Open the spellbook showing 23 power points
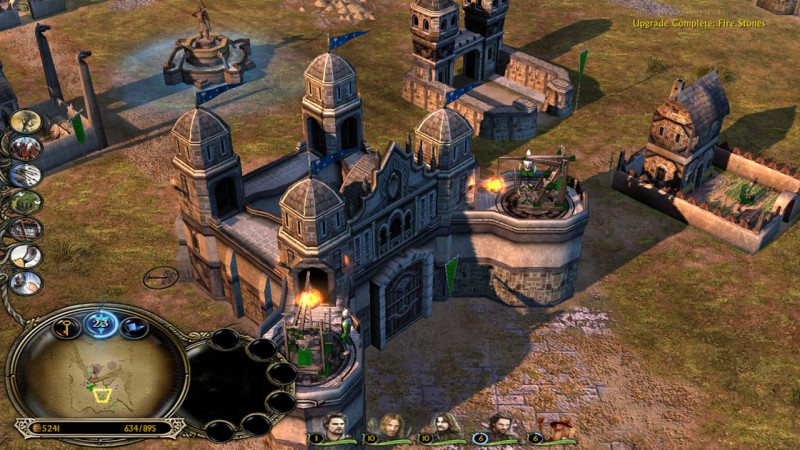 [100, 324]
